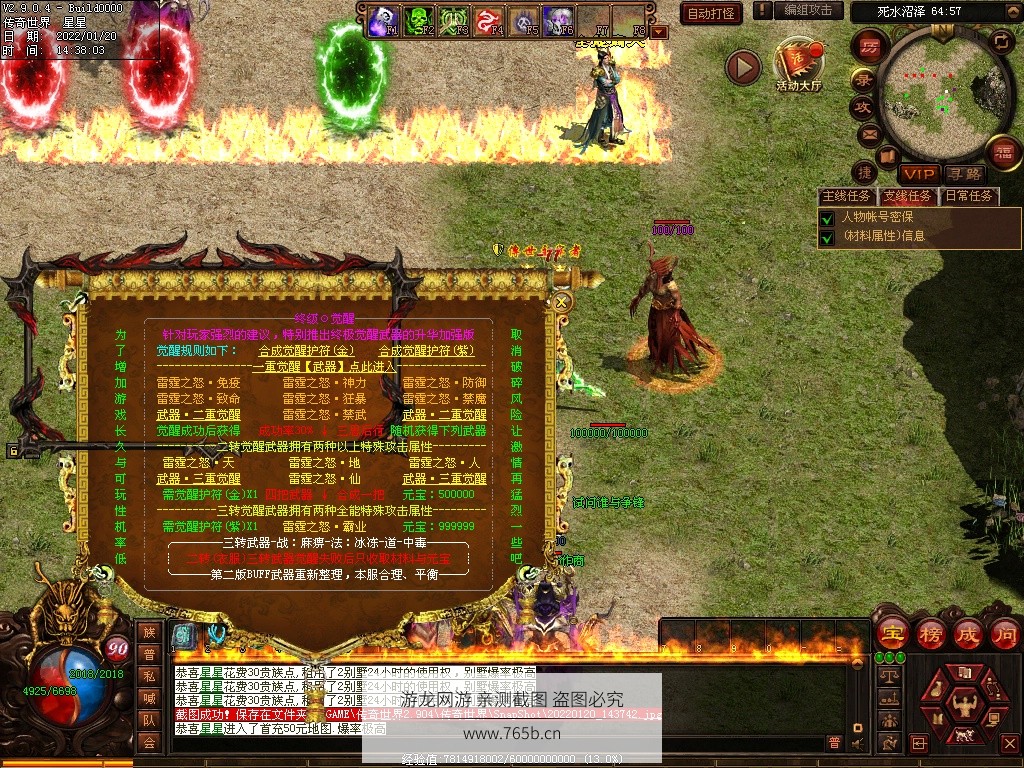Click the 合成觉醒护符(金) link
The width and height of the screenshot is (1024, 768).
306,351
